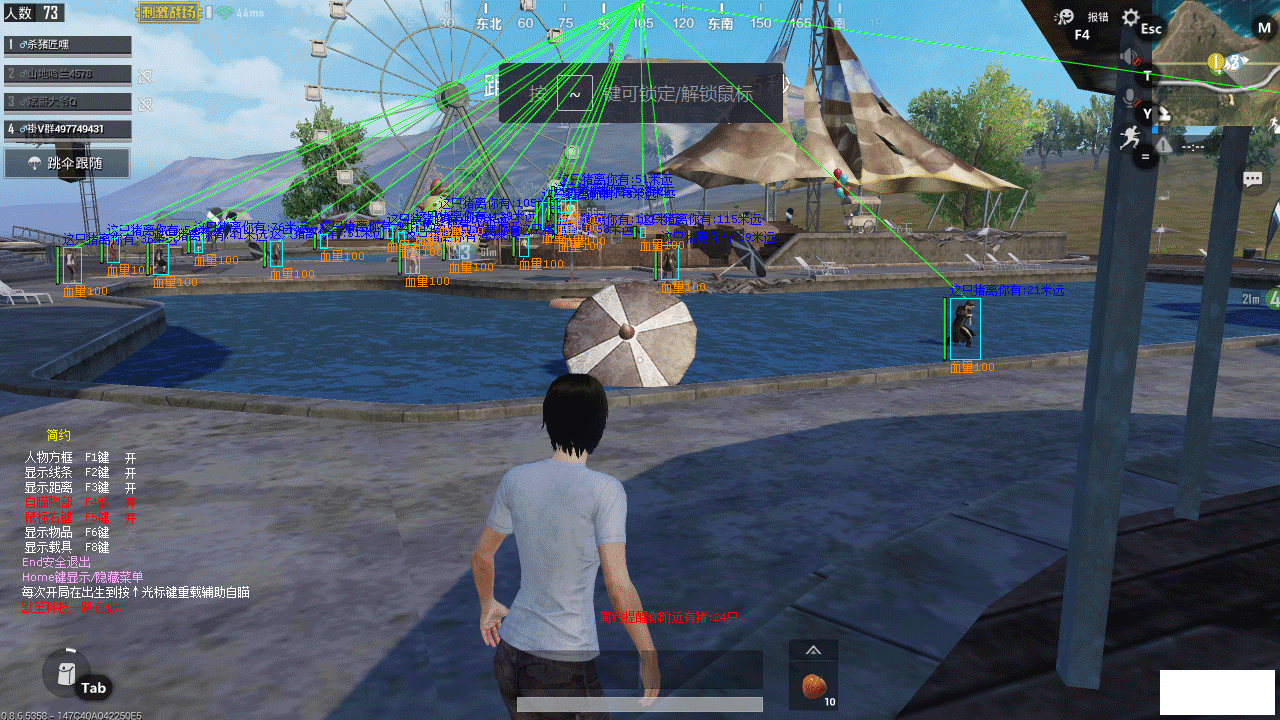Image resolution: width=1280 pixels, height=720 pixels.
Task: Click the 跳伞跟随 parachute follow button
Action: 67,163
